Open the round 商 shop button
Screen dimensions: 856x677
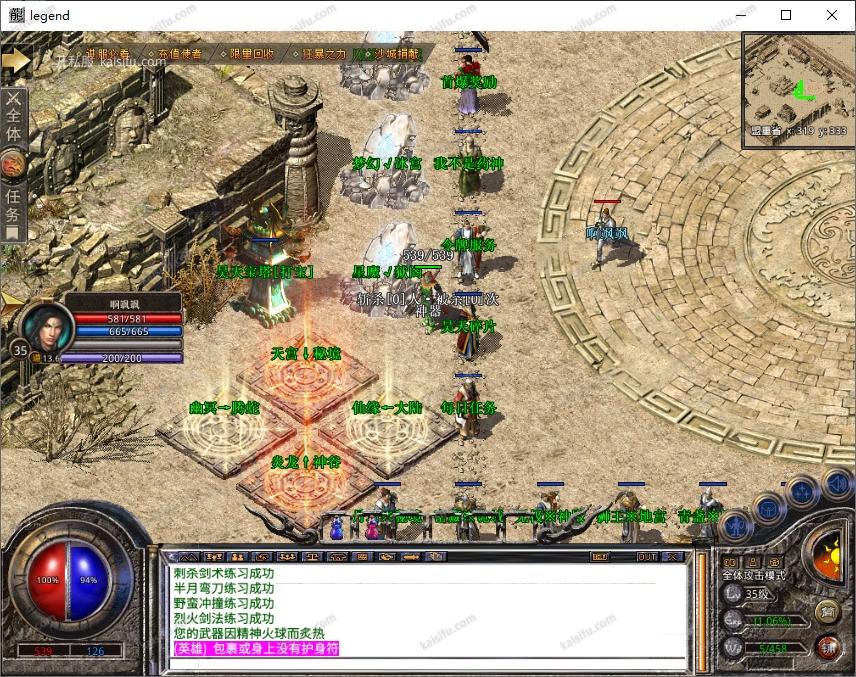click(x=828, y=611)
